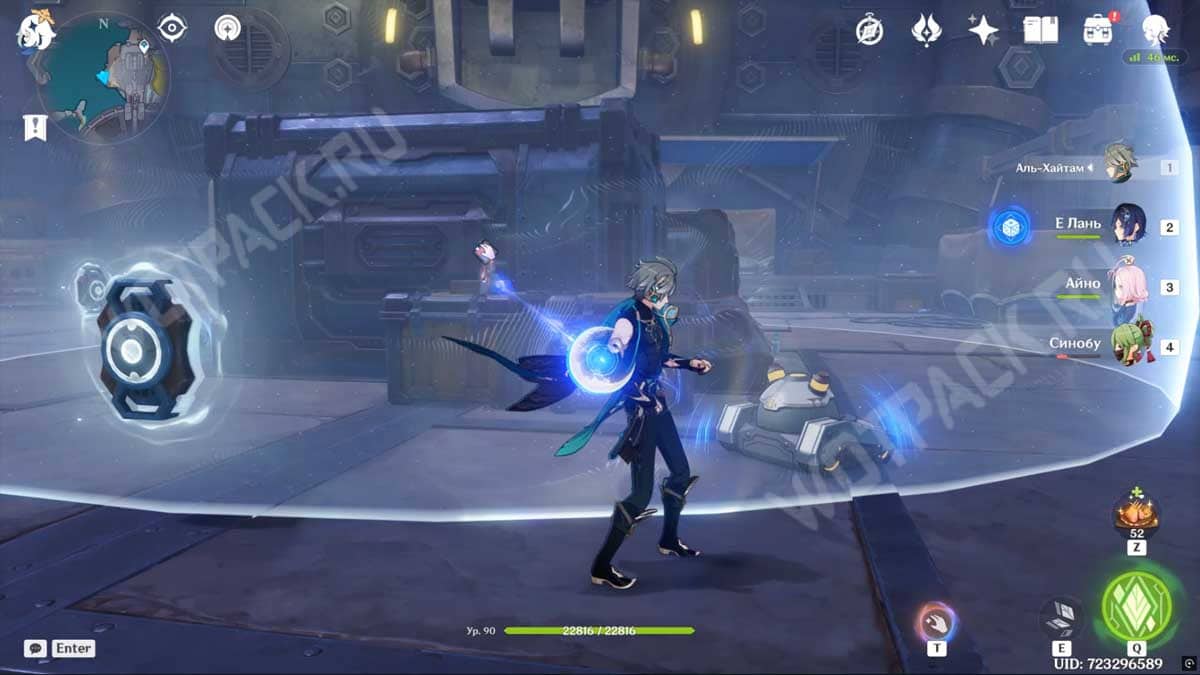The width and height of the screenshot is (1200, 675).
Task: Switch to party member Айно
Action: coord(1129,286)
